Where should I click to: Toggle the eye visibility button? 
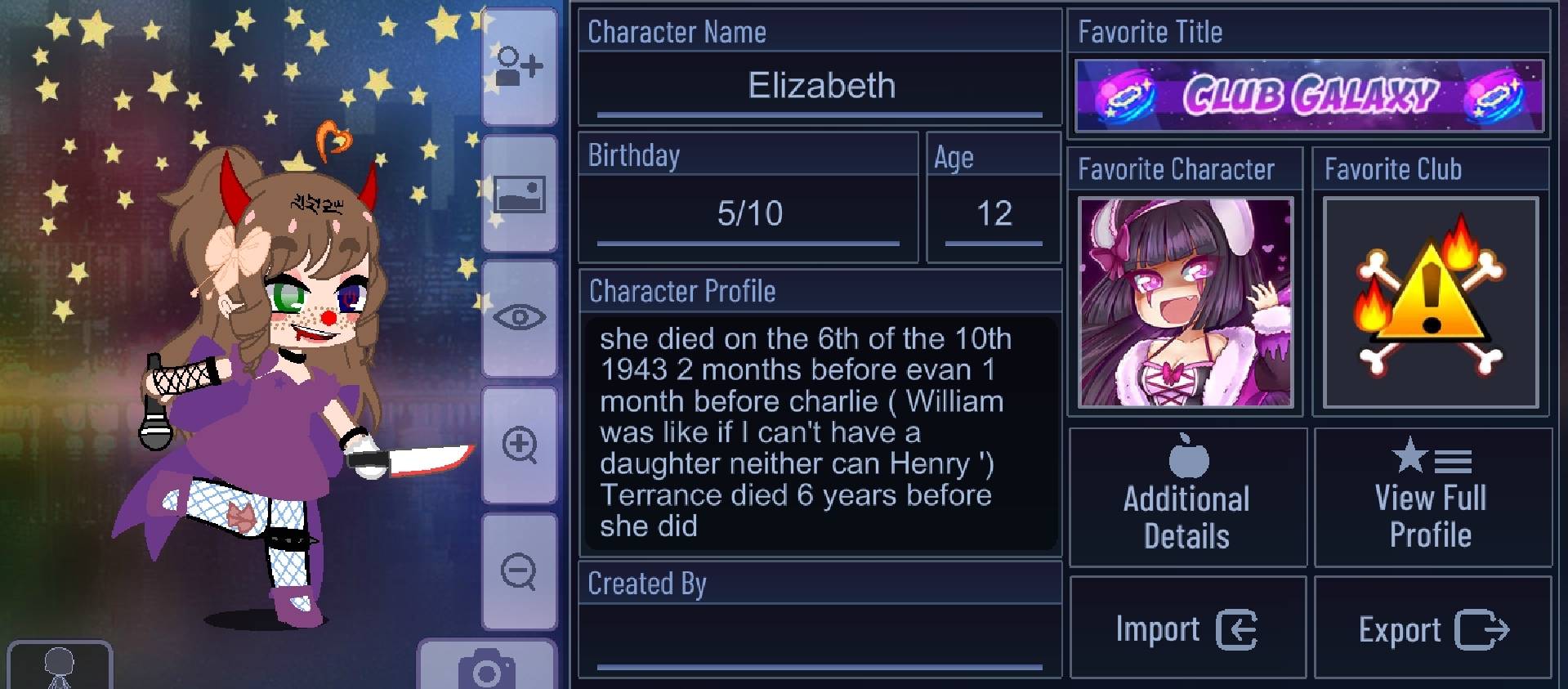pos(519,317)
